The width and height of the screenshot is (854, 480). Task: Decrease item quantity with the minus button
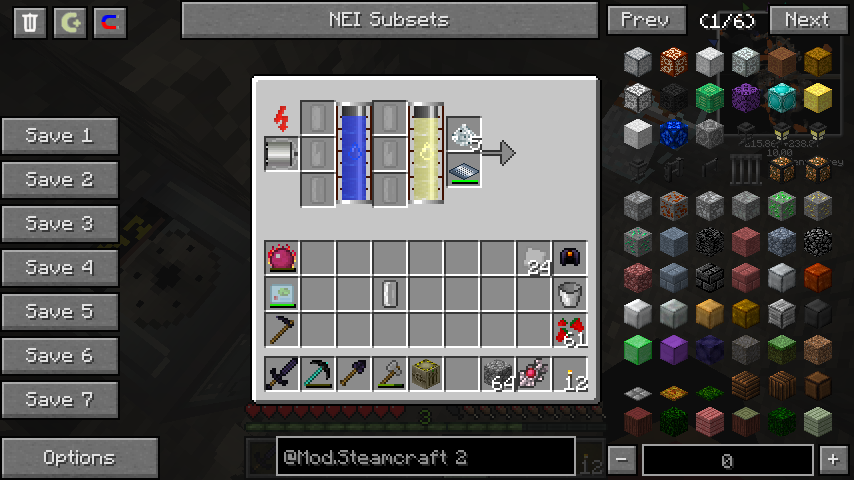[x=622, y=460]
